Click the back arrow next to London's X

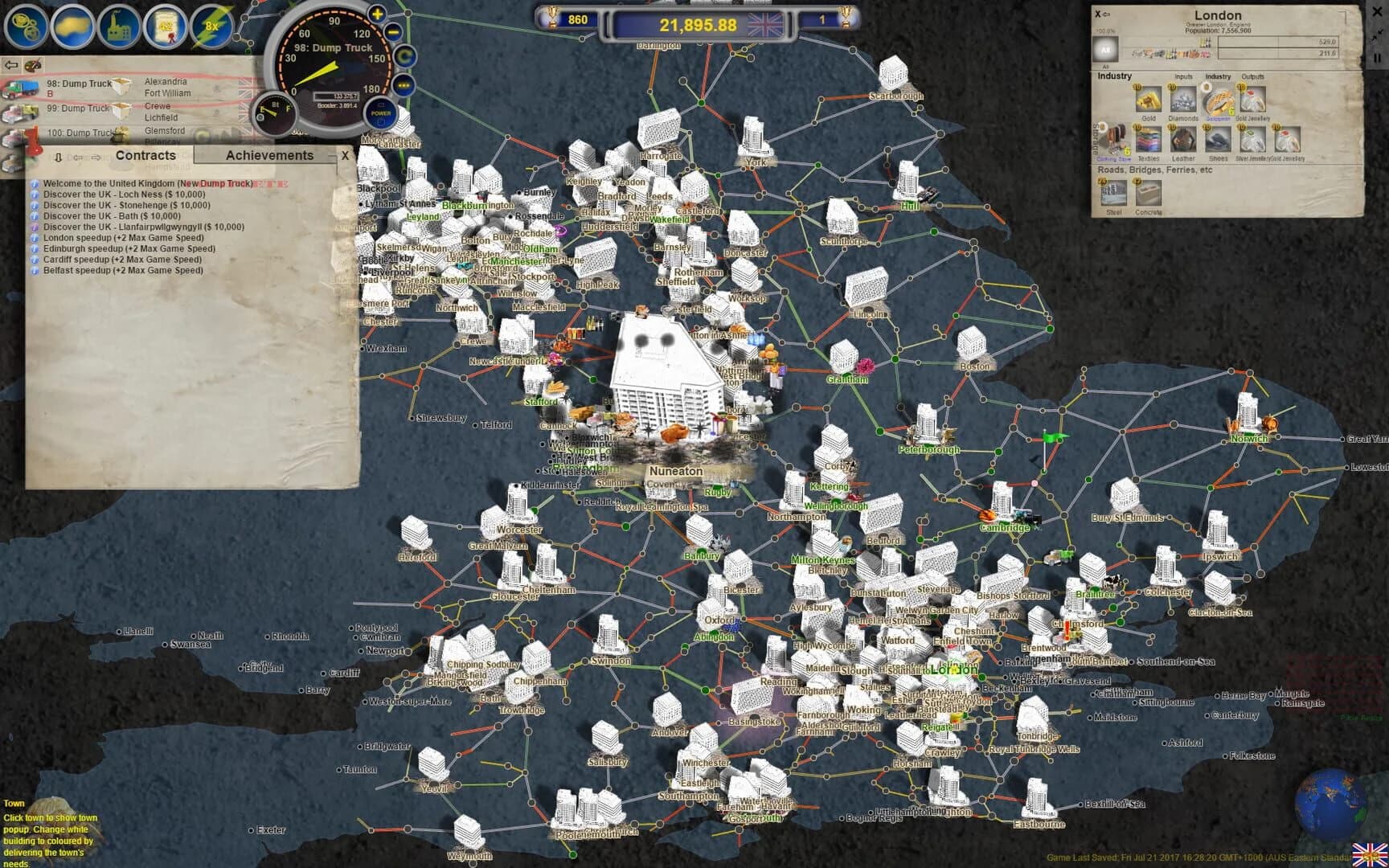[1107, 14]
